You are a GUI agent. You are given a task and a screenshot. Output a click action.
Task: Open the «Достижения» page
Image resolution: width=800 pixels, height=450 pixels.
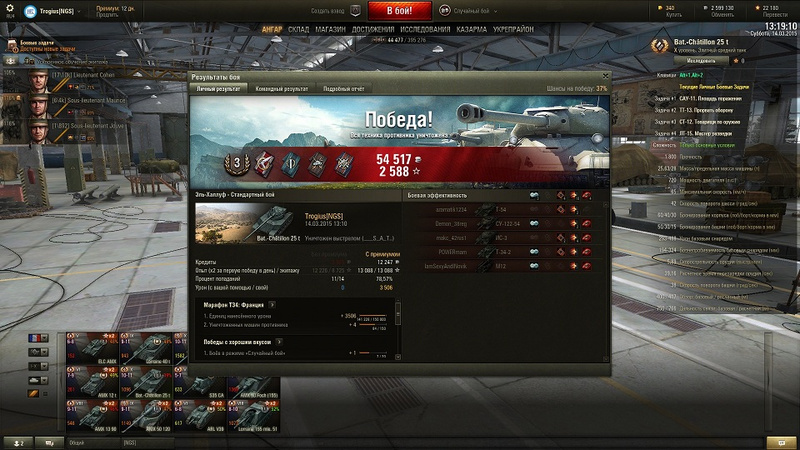point(372,30)
